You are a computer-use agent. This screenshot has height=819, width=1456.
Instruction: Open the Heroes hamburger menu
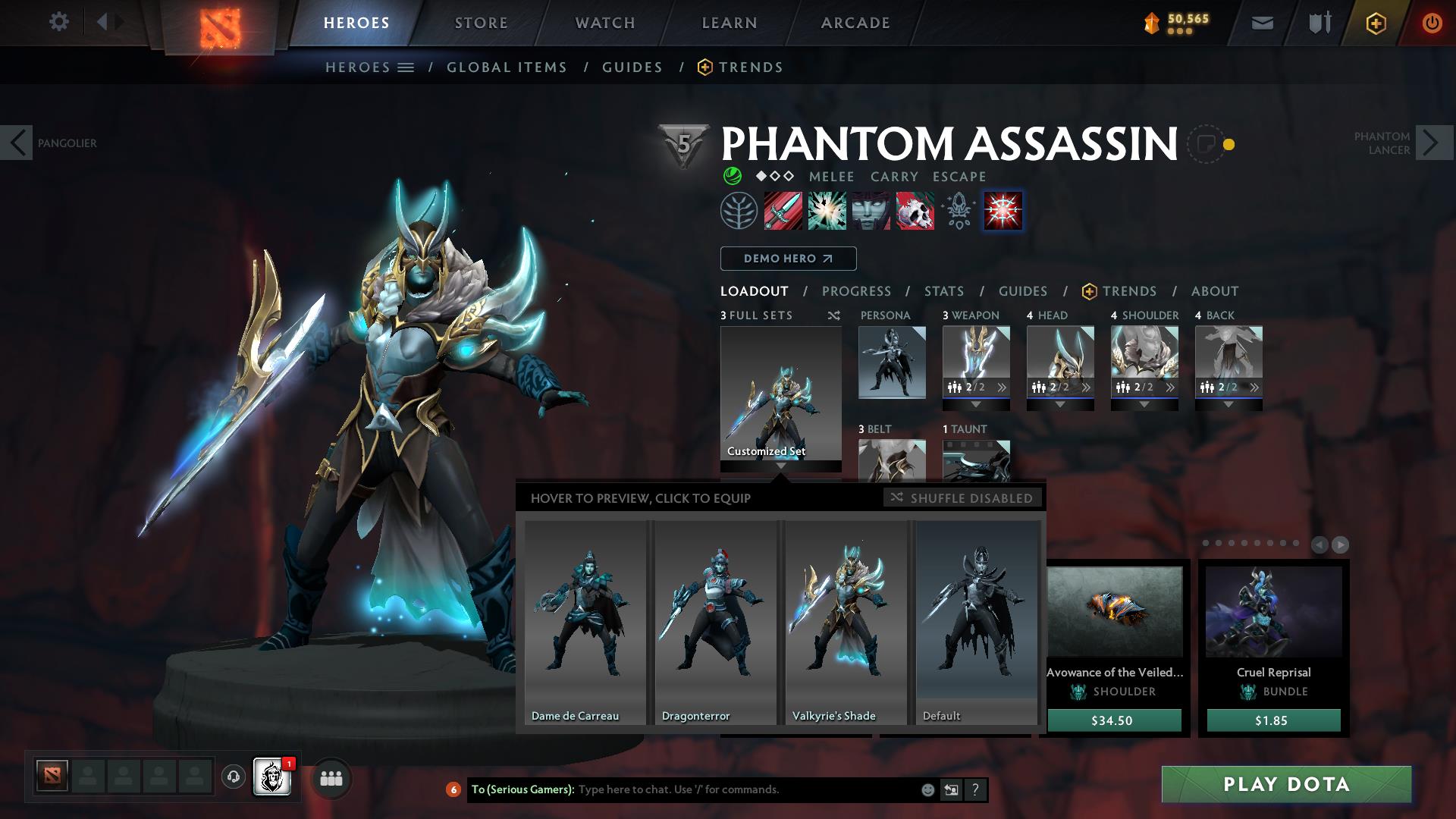[x=406, y=67]
